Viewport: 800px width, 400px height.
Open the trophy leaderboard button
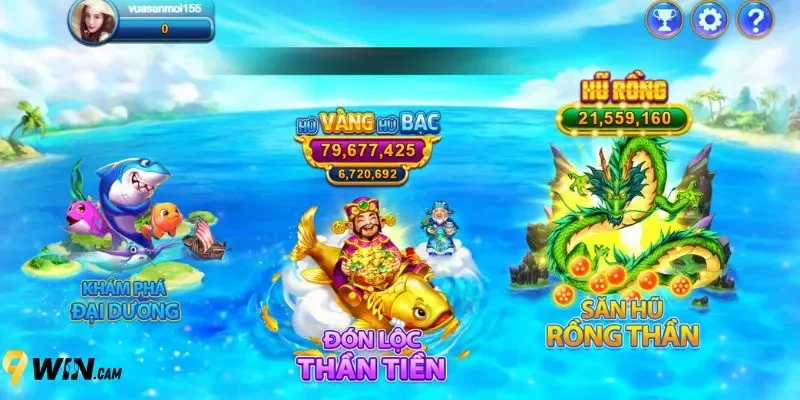tap(664, 18)
